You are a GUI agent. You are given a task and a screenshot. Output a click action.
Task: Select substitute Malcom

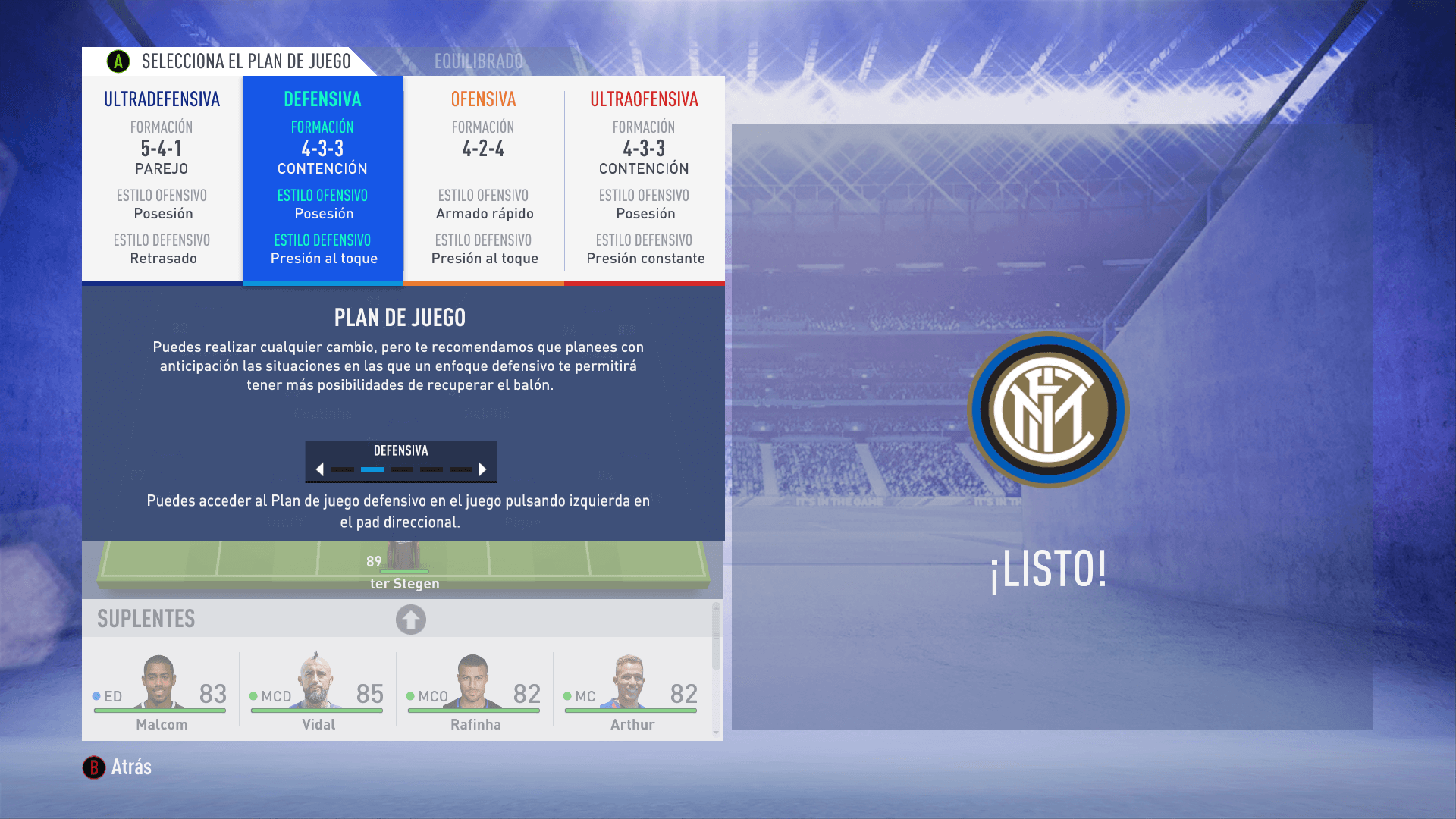click(x=161, y=692)
